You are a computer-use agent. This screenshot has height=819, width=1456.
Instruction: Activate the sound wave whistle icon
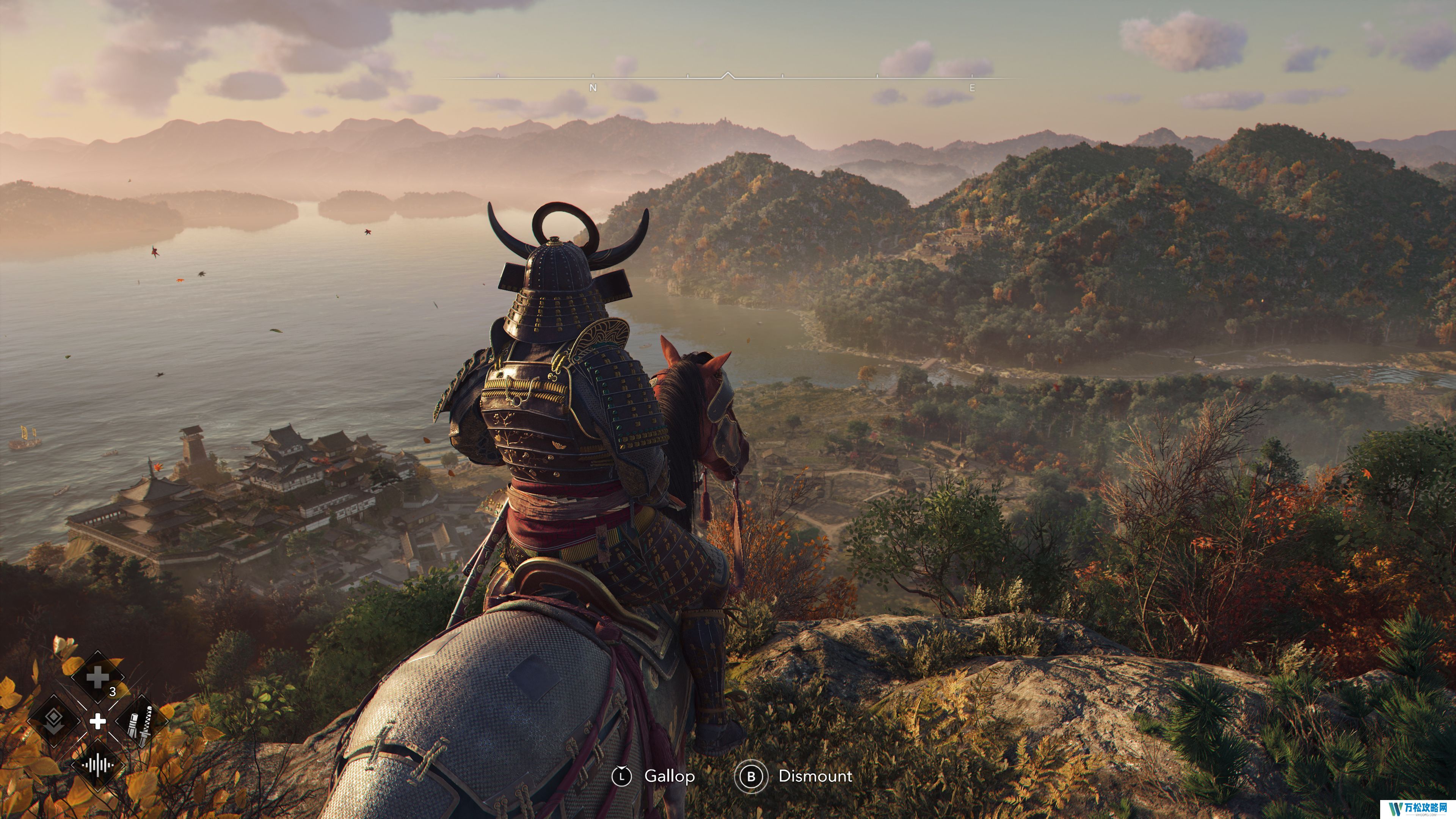click(x=97, y=765)
